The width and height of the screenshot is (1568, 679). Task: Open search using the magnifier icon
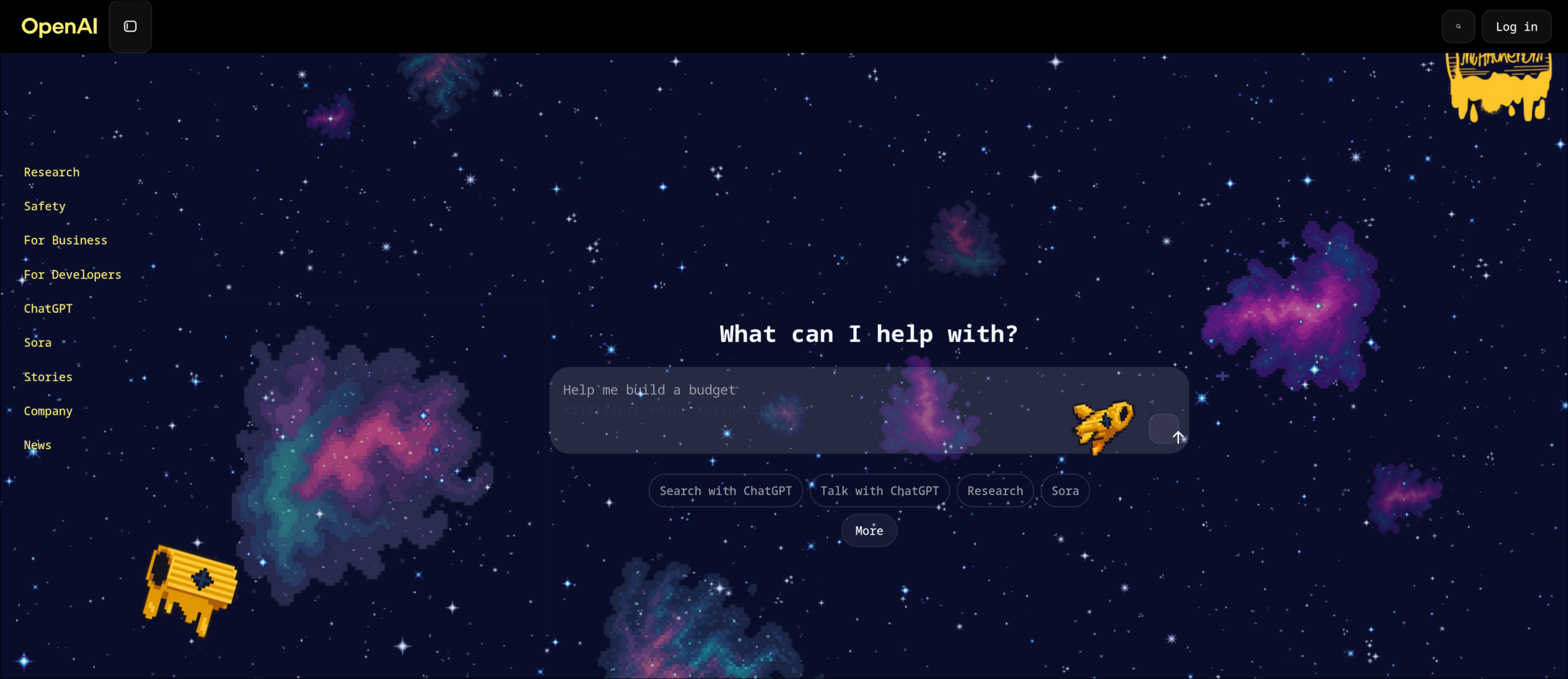click(x=1458, y=26)
